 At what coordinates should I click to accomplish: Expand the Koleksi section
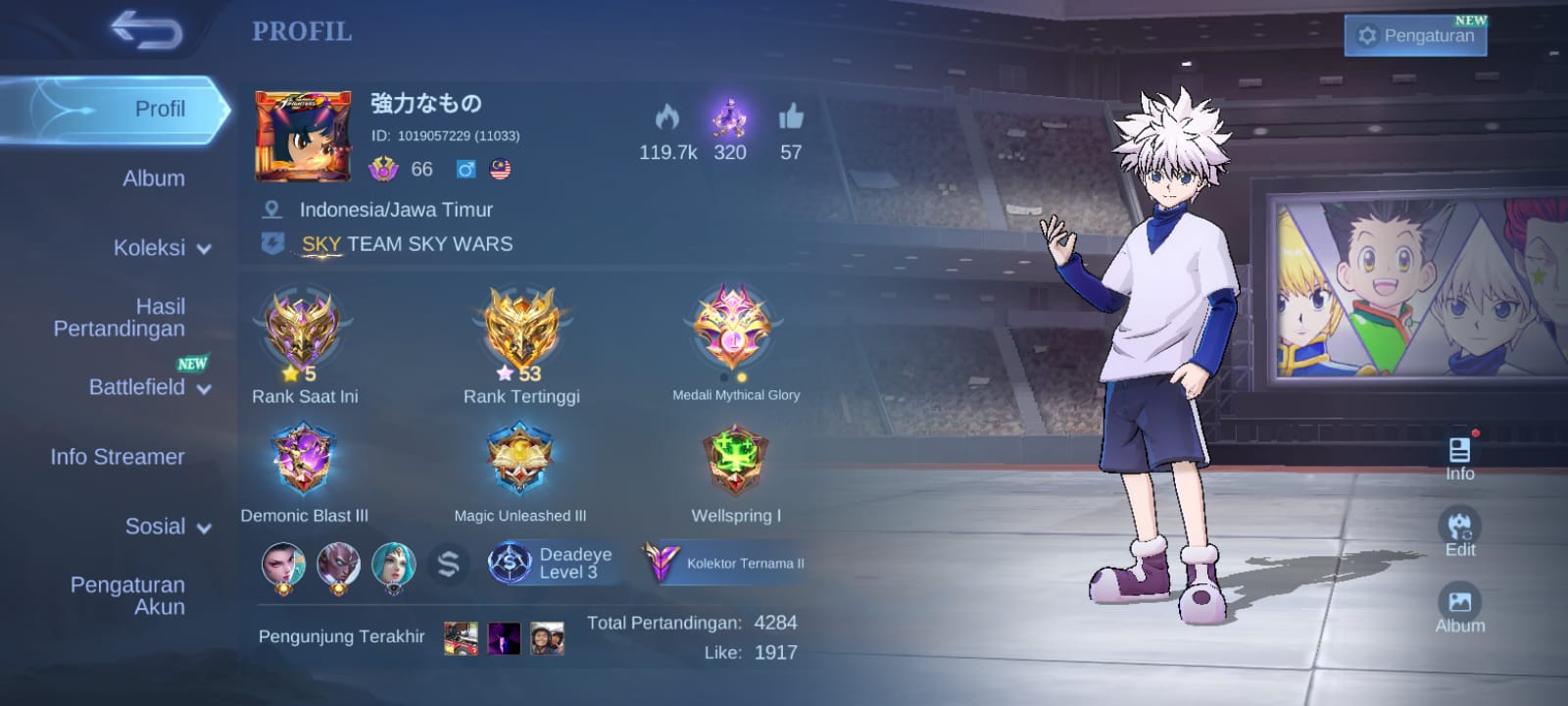162,248
